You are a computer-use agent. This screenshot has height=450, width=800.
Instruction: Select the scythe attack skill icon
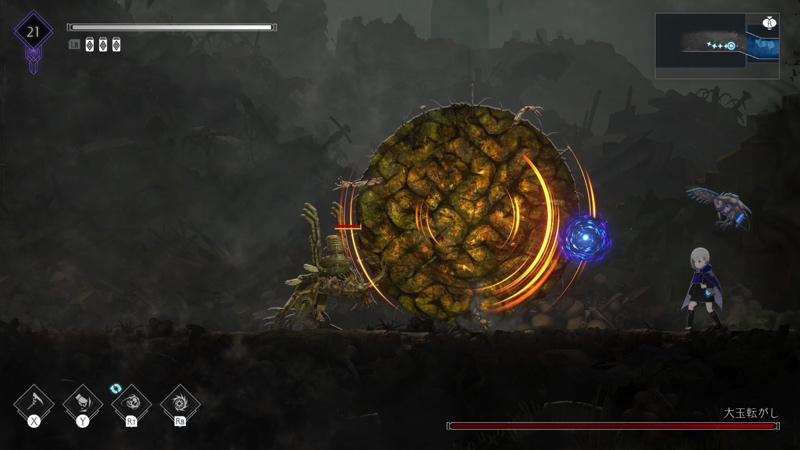pyautogui.click(x=33, y=403)
